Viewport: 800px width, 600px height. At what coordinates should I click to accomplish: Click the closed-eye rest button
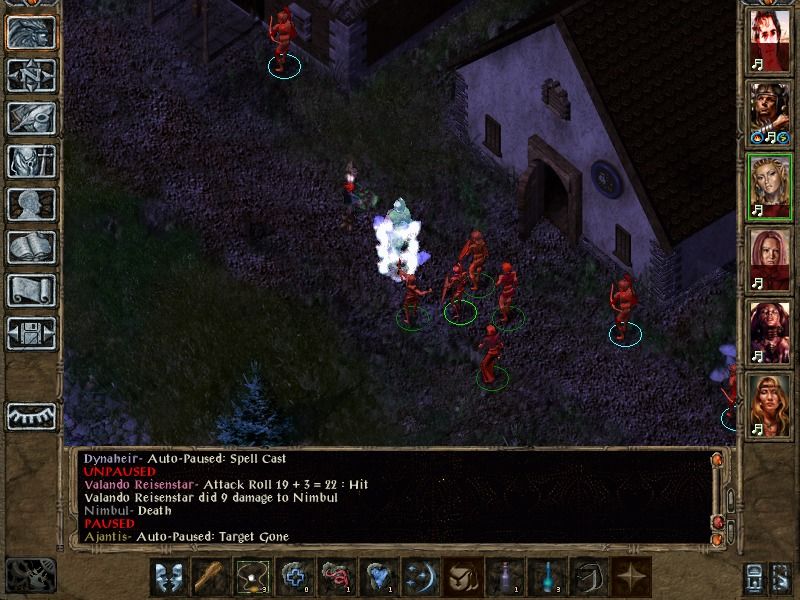[30, 415]
